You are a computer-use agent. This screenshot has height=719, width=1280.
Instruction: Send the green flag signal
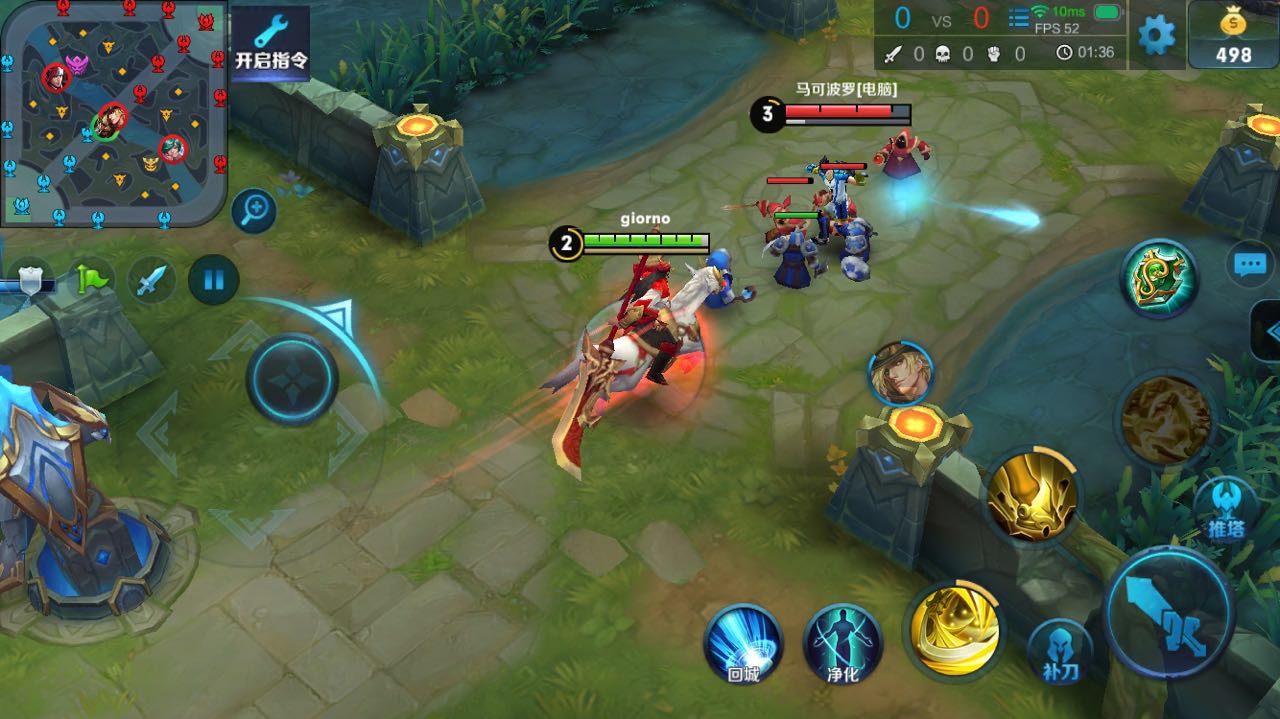pyautogui.click(x=93, y=279)
